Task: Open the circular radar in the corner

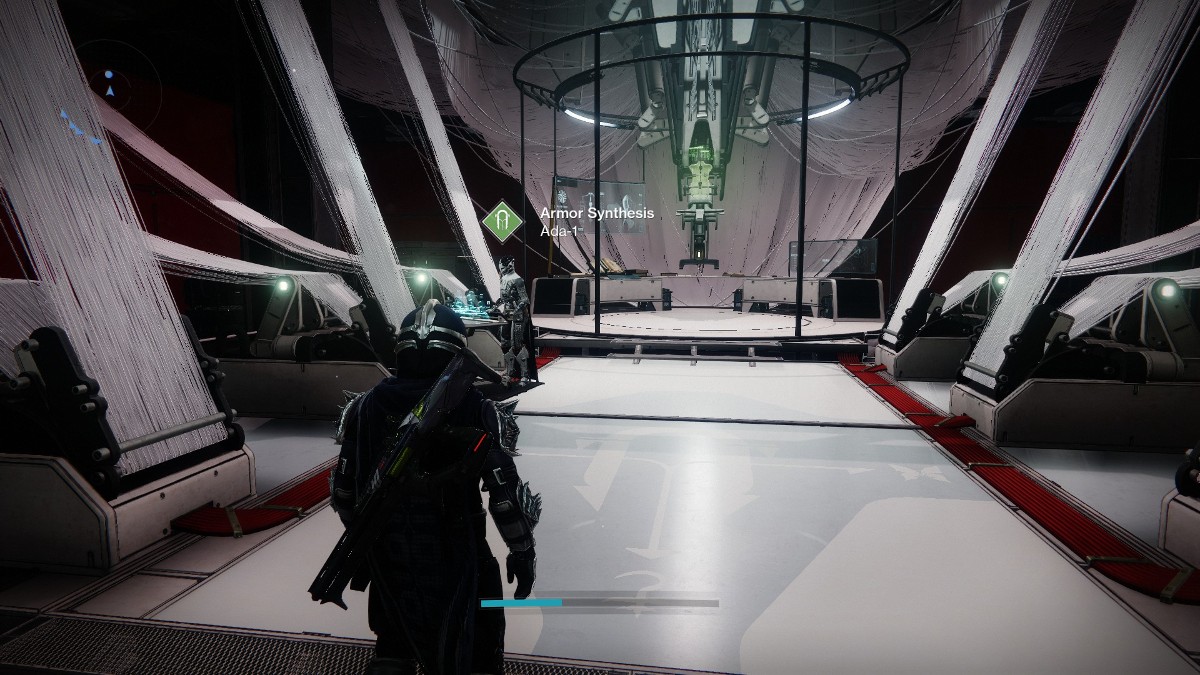Action: 110,90
